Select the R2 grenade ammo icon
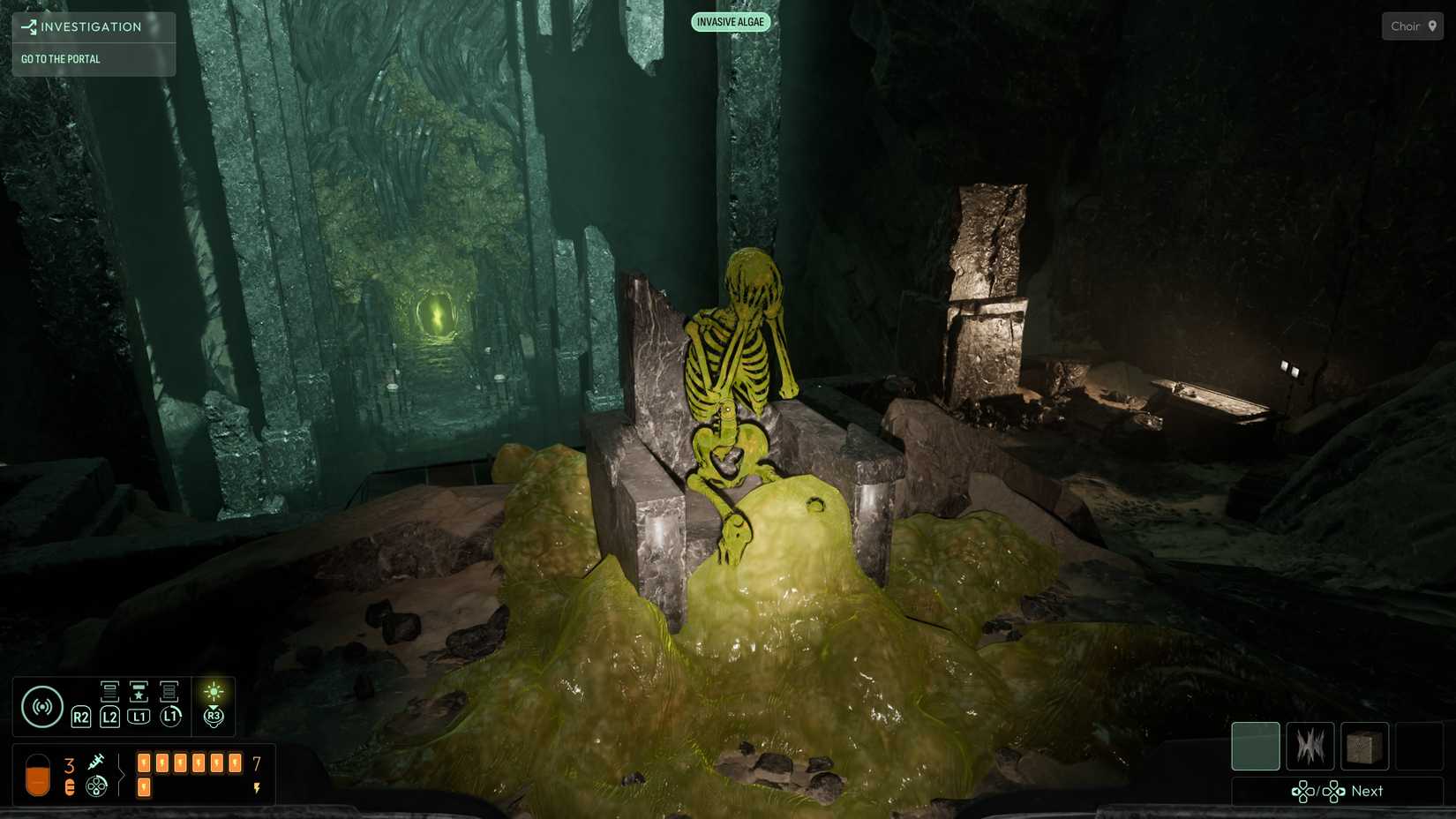The width and height of the screenshot is (1456, 819). point(81,718)
